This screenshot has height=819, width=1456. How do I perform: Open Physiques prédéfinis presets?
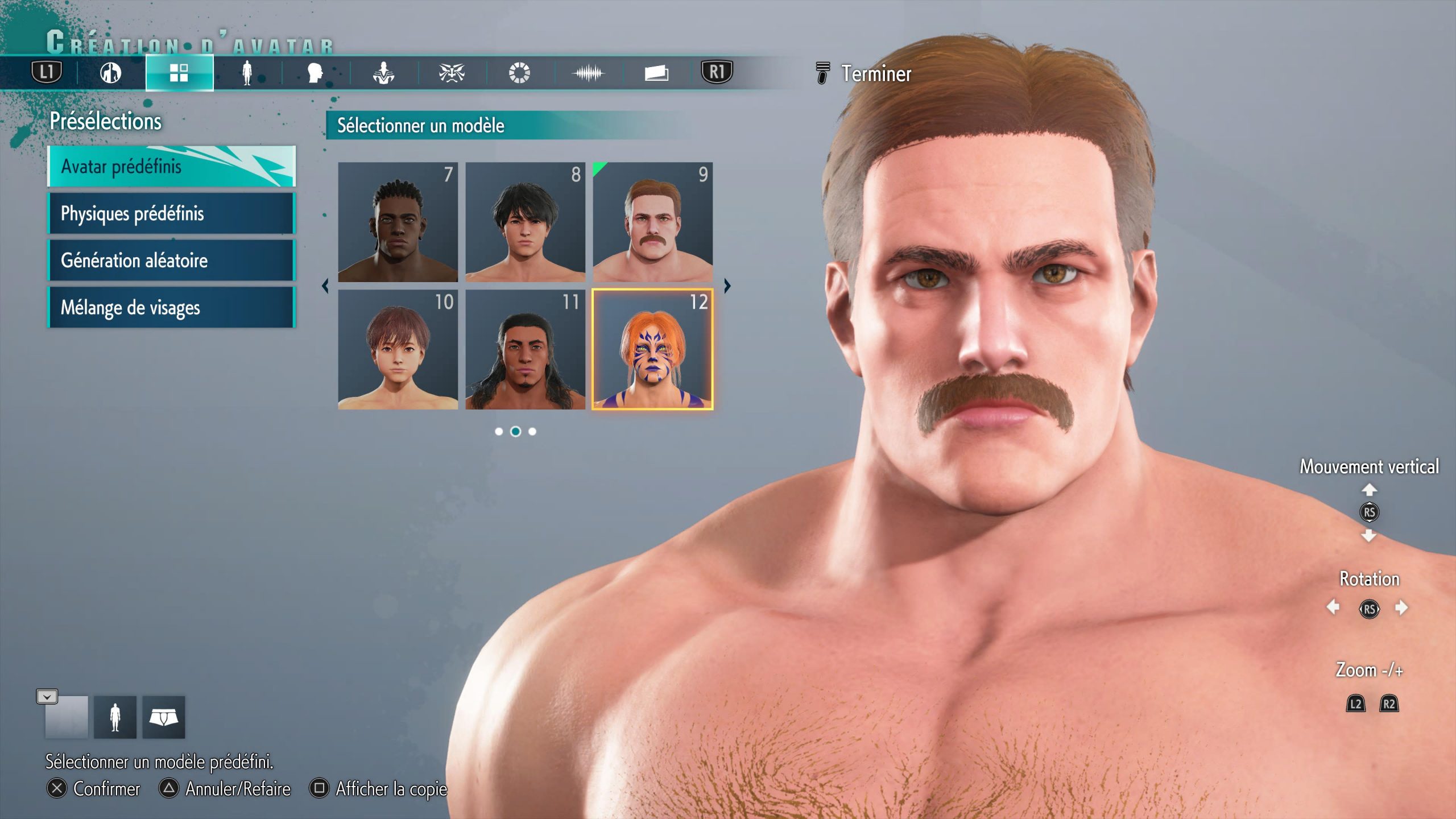click(171, 213)
